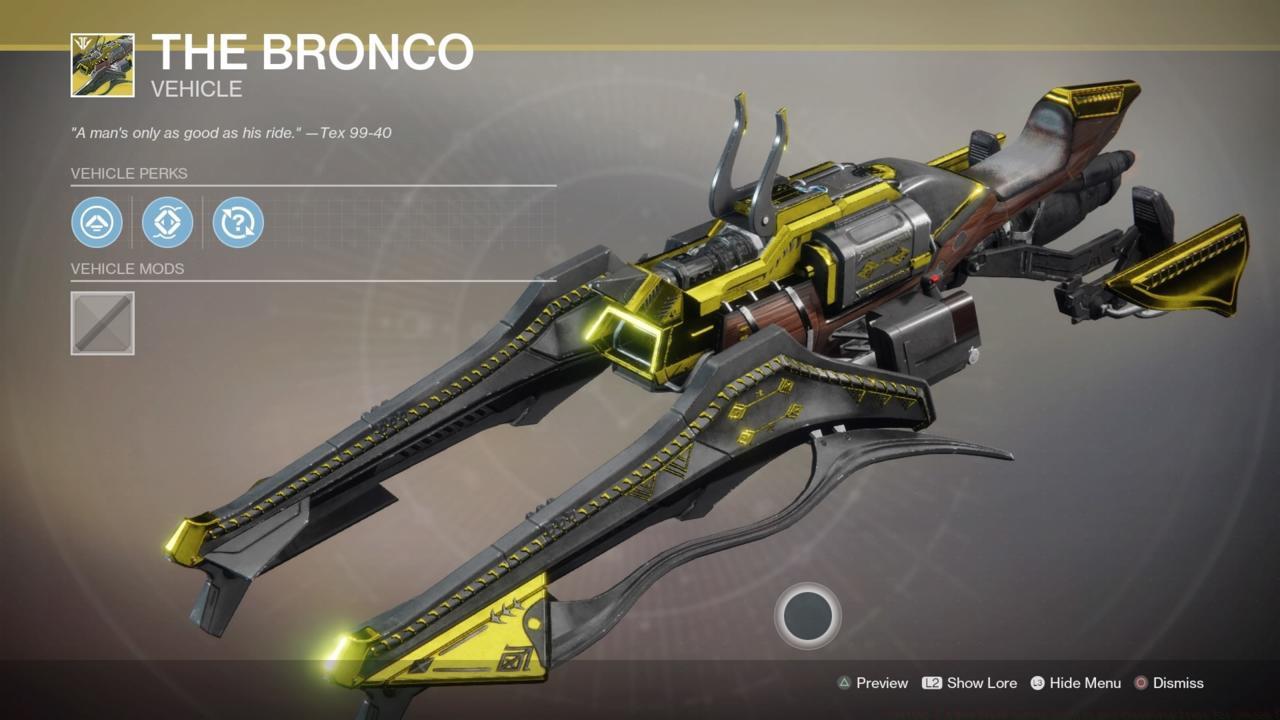
Task: Select the empty vehicle mod slot
Action: point(102,322)
